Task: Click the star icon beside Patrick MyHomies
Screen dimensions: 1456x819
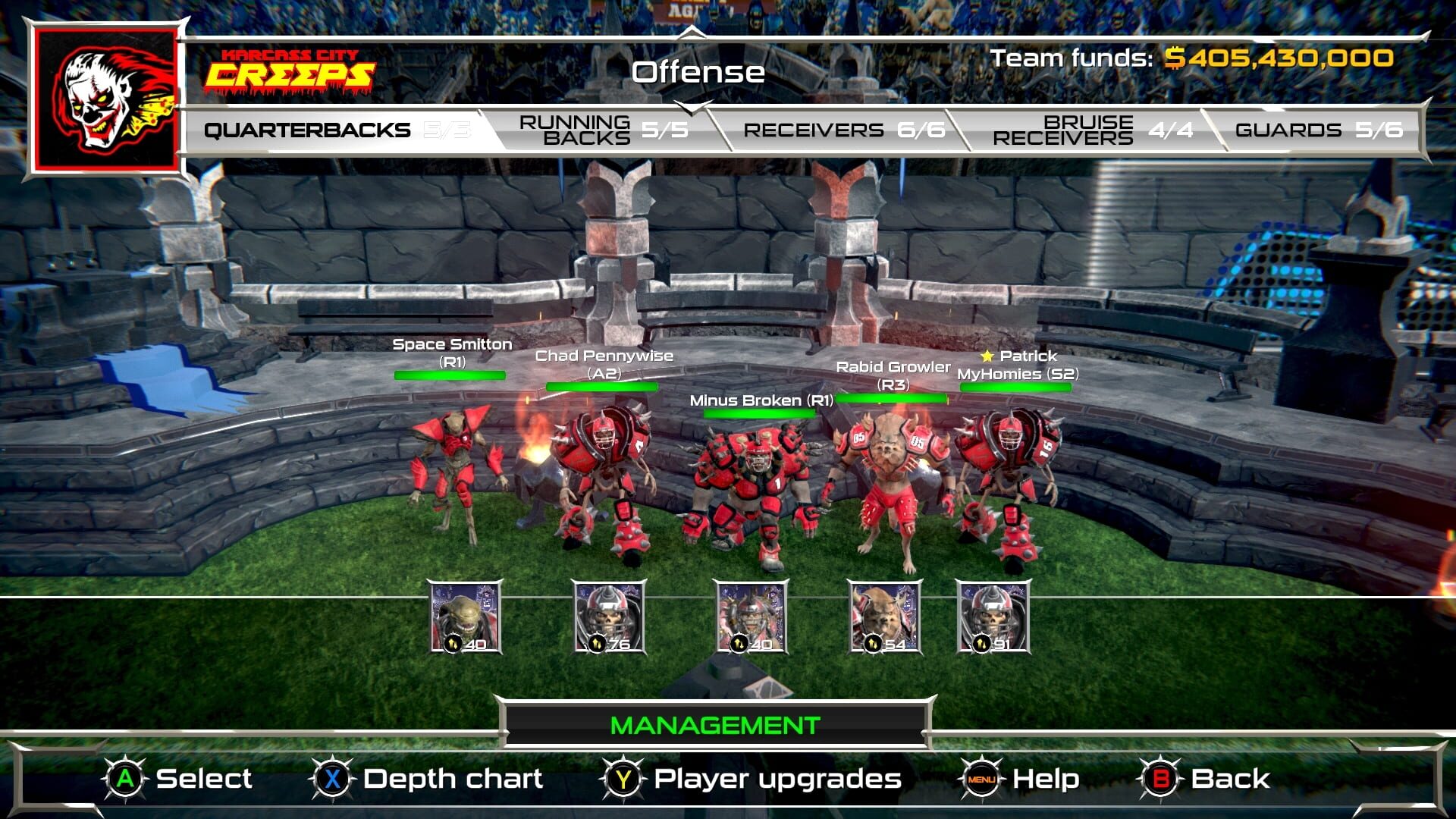Action: (x=987, y=355)
